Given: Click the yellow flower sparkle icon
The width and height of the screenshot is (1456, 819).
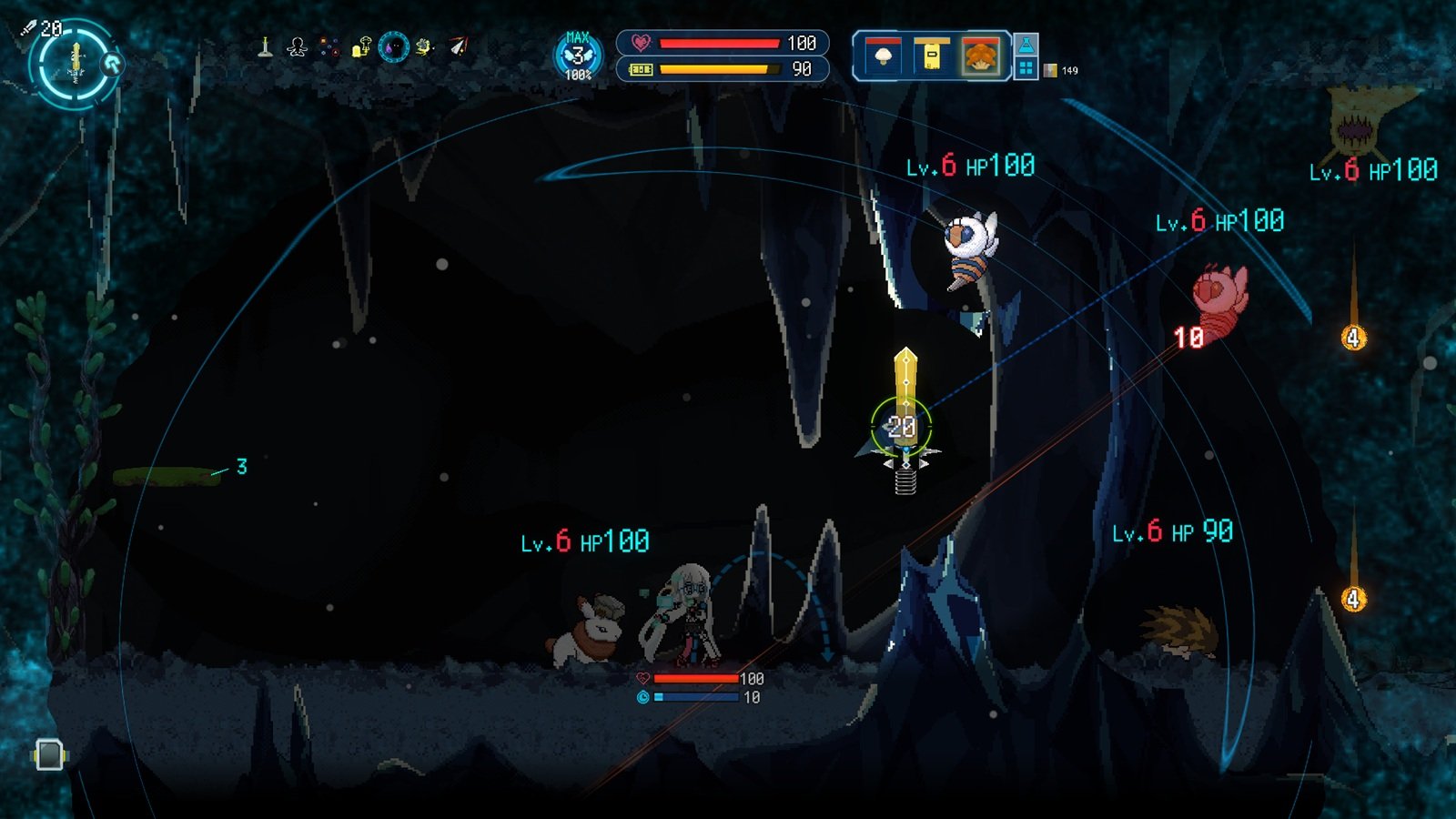Looking at the screenshot, I should pyautogui.click(x=425, y=46).
